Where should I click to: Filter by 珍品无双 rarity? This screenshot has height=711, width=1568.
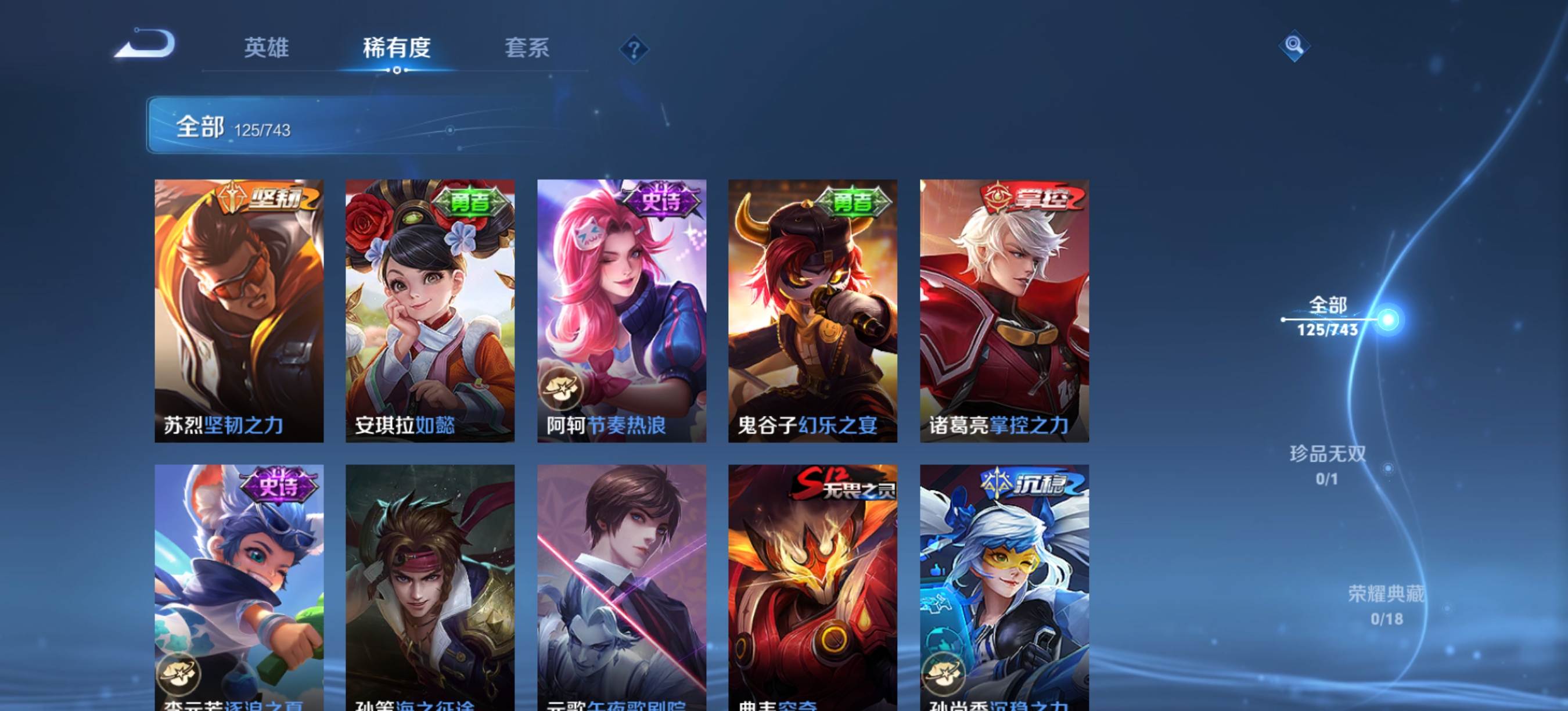(x=1328, y=465)
